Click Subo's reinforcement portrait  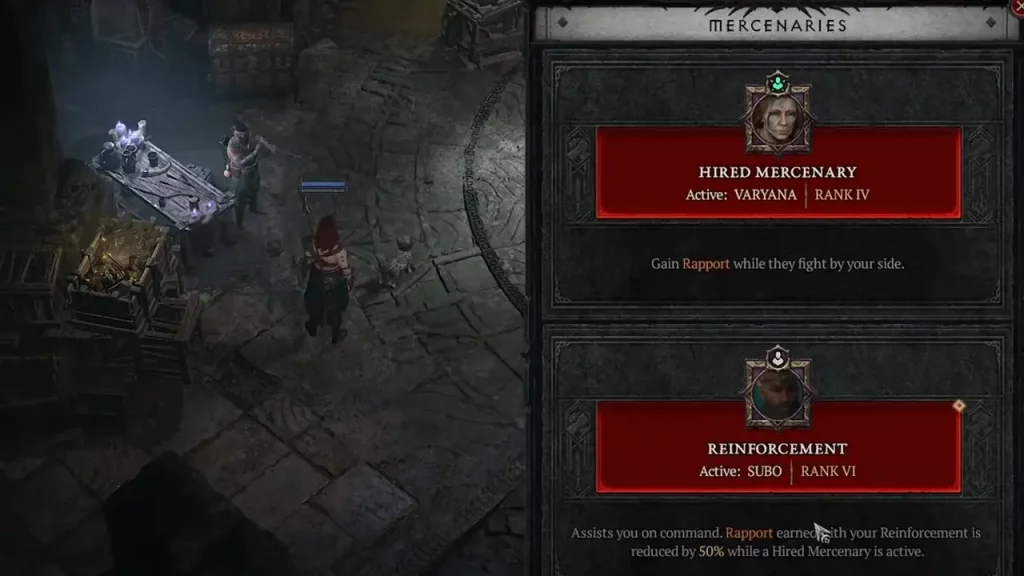pos(778,394)
